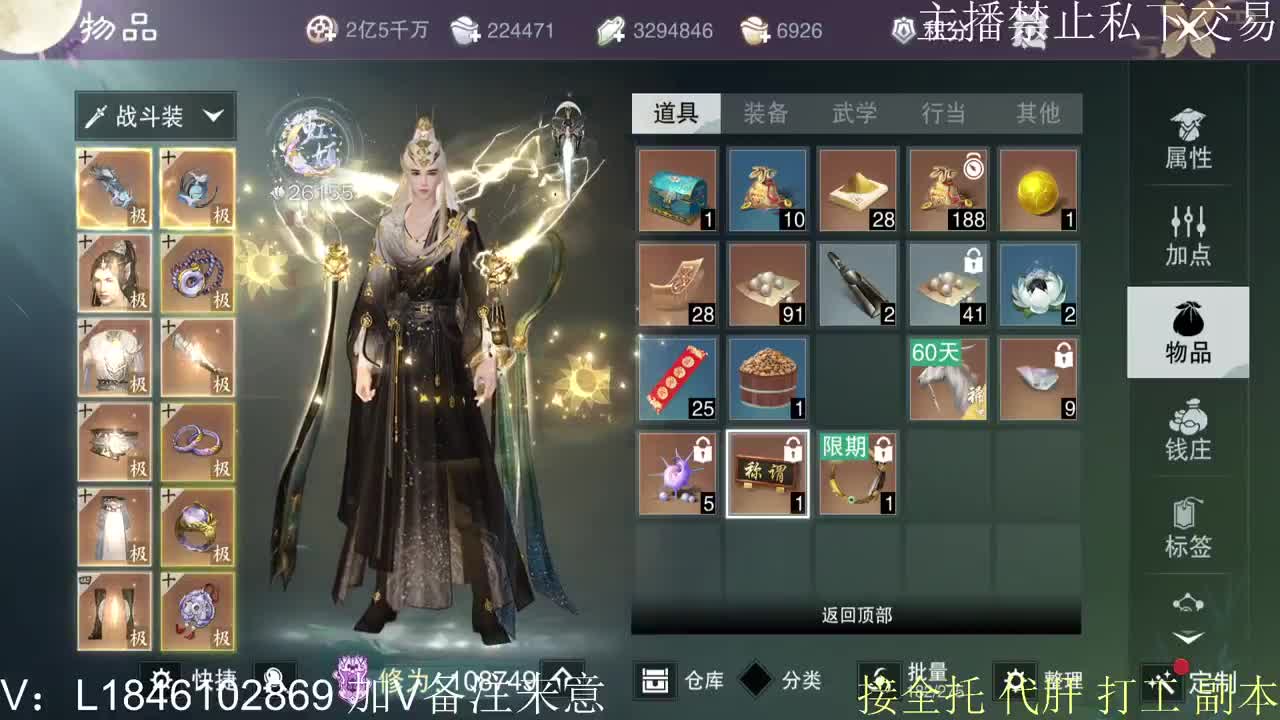
Task: Select the treasure chest item in inventory
Action: click(x=676, y=189)
